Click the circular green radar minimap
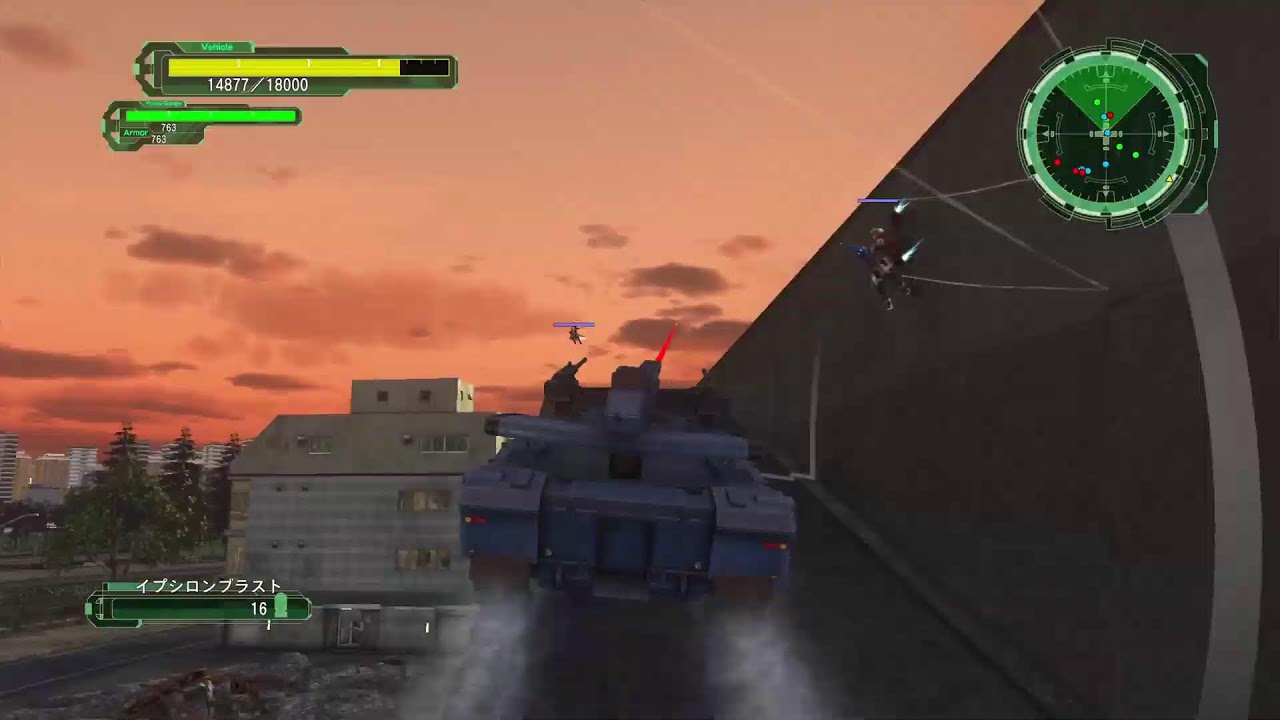 click(1107, 132)
